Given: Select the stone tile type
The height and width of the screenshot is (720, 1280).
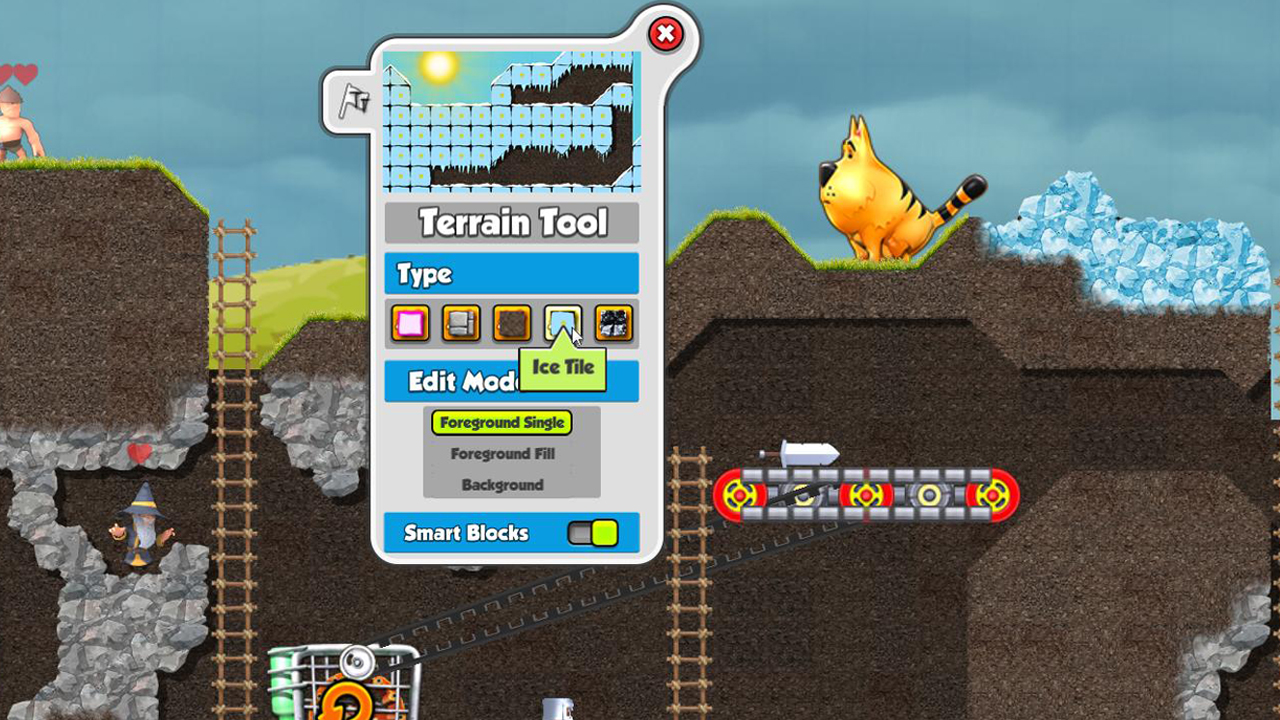Looking at the screenshot, I should click(460, 324).
